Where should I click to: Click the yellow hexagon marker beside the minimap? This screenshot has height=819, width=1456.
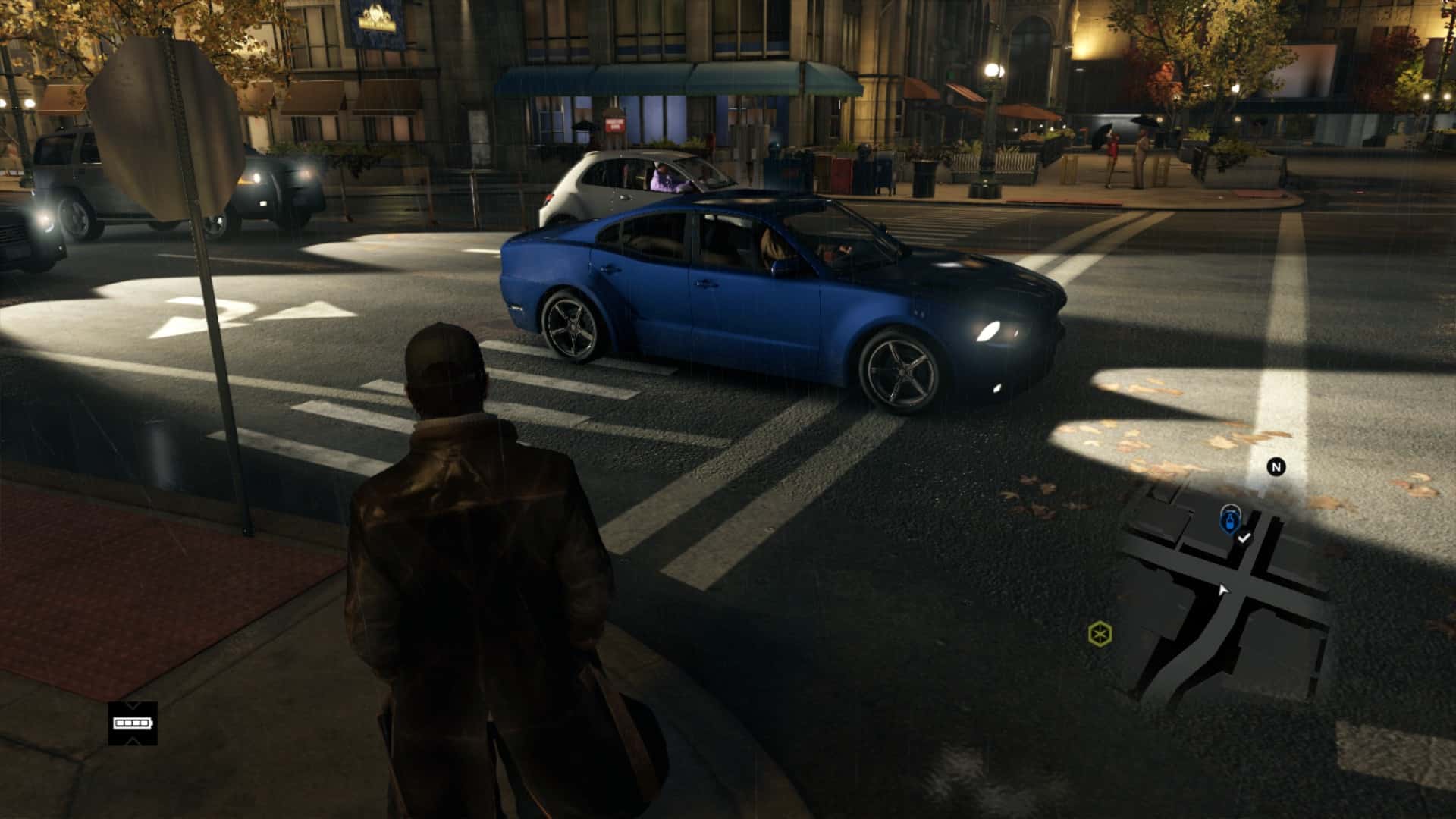[1099, 633]
